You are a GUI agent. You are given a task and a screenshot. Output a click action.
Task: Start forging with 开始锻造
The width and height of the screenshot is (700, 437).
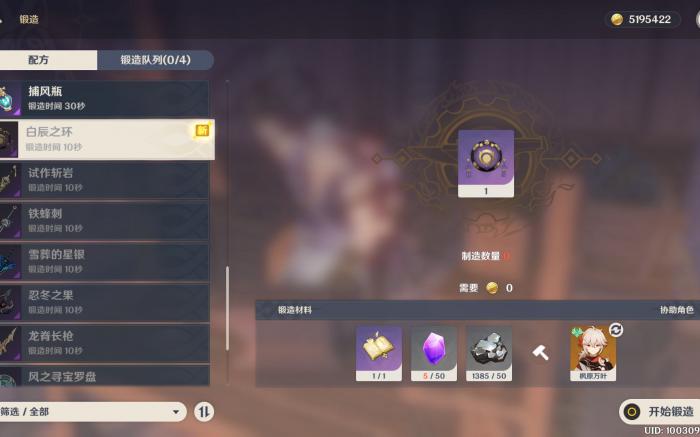658,411
